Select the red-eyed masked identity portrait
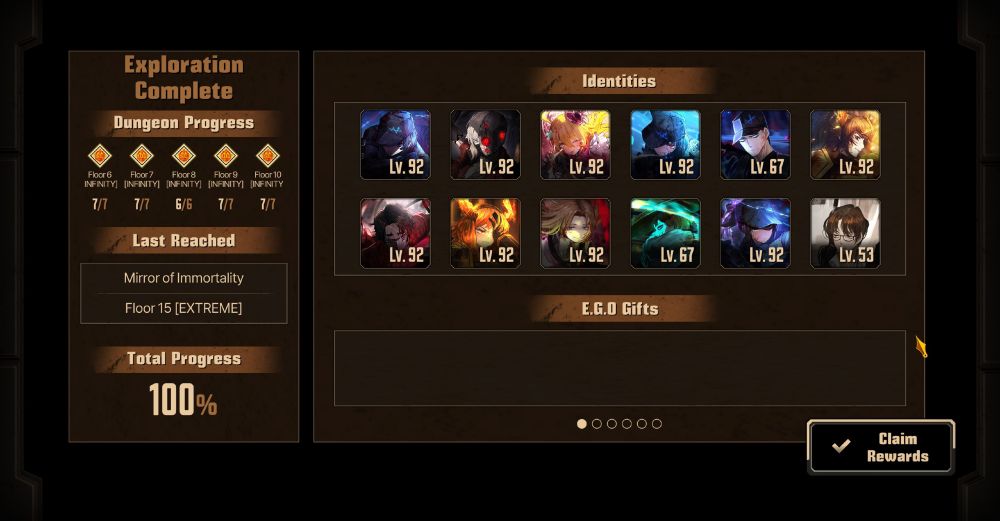This screenshot has height=521, width=1000. pos(485,144)
